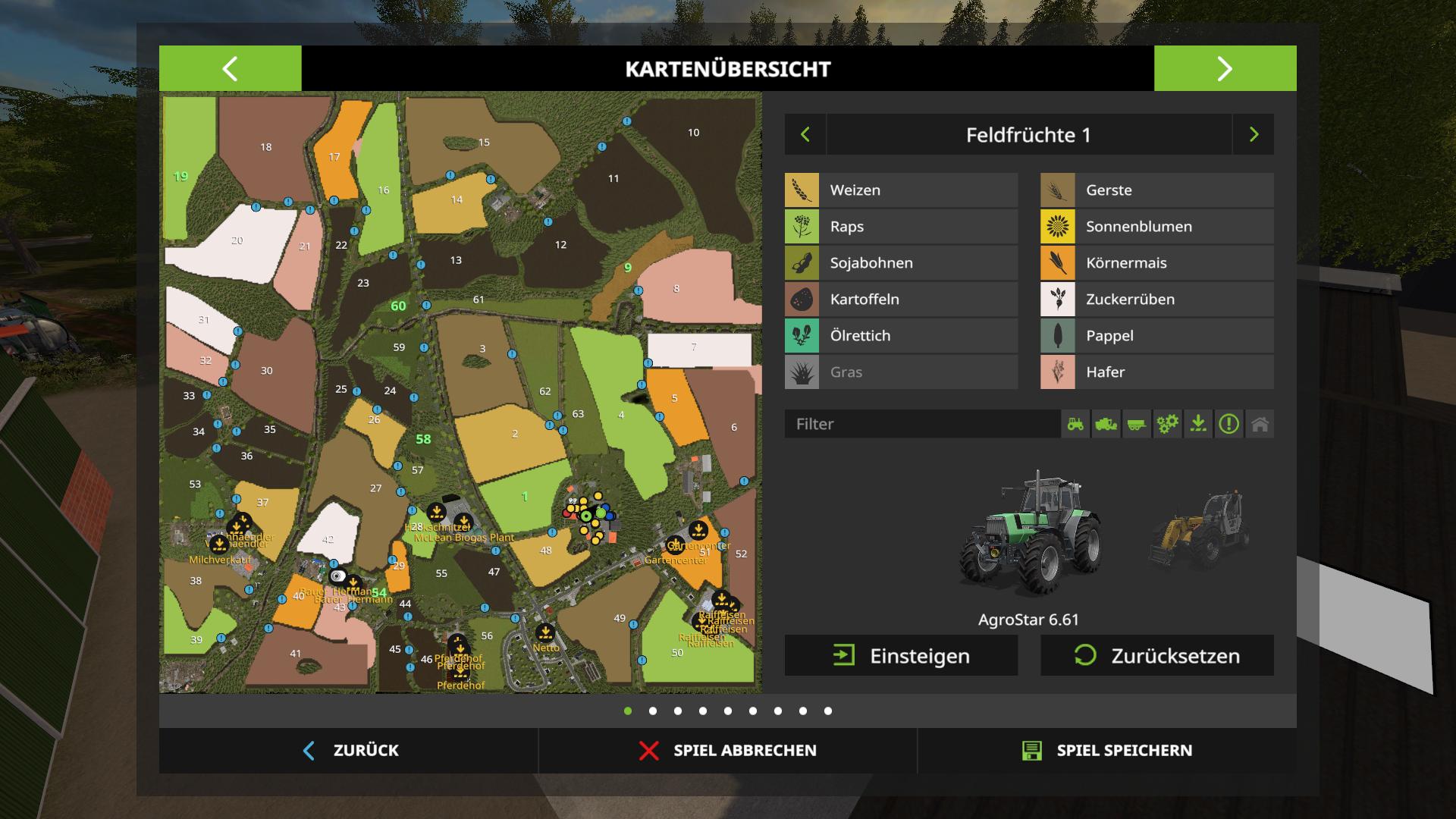Toggle the Sonnenblumen crop filter
Screen dimensions: 1456x819
pyautogui.click(x=1156, y=227)
